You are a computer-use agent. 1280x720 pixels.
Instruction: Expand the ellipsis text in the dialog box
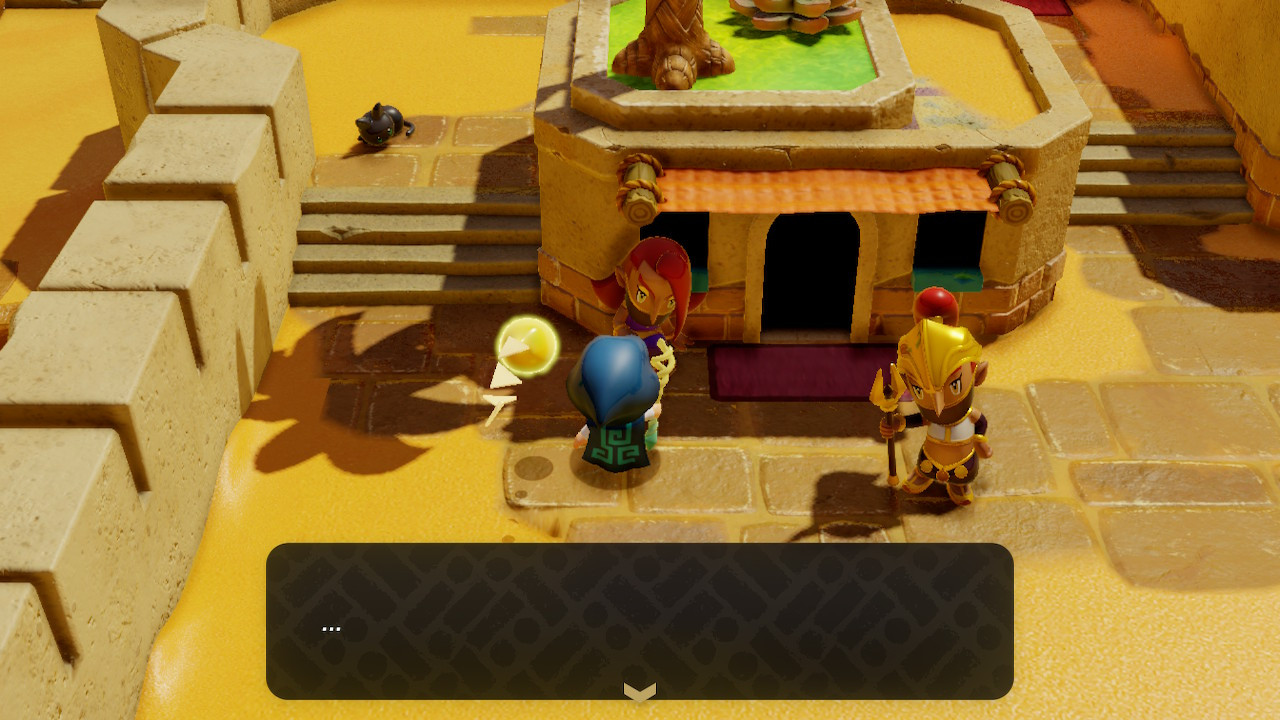(x=330, y=627)
